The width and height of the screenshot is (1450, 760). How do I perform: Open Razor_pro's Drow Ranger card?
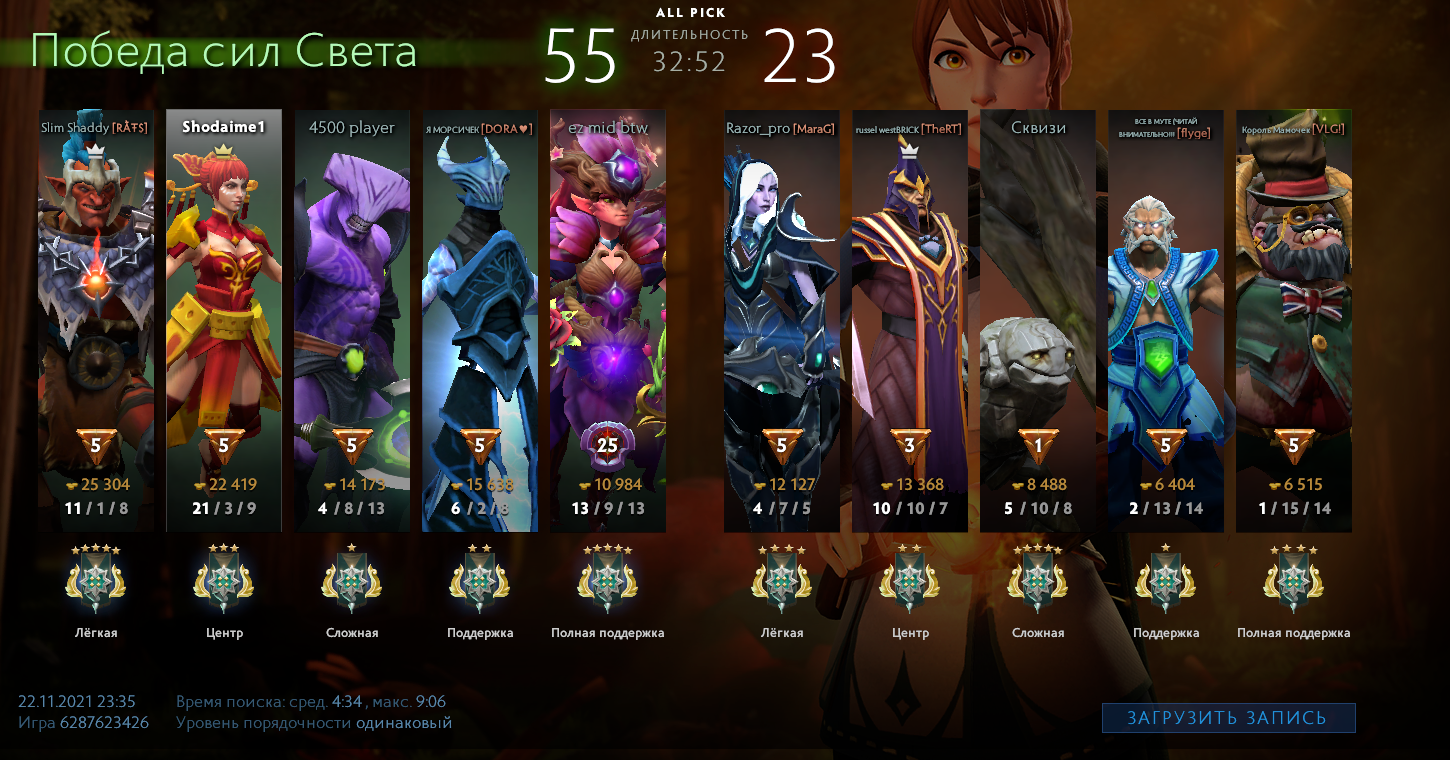pos(782,320)
